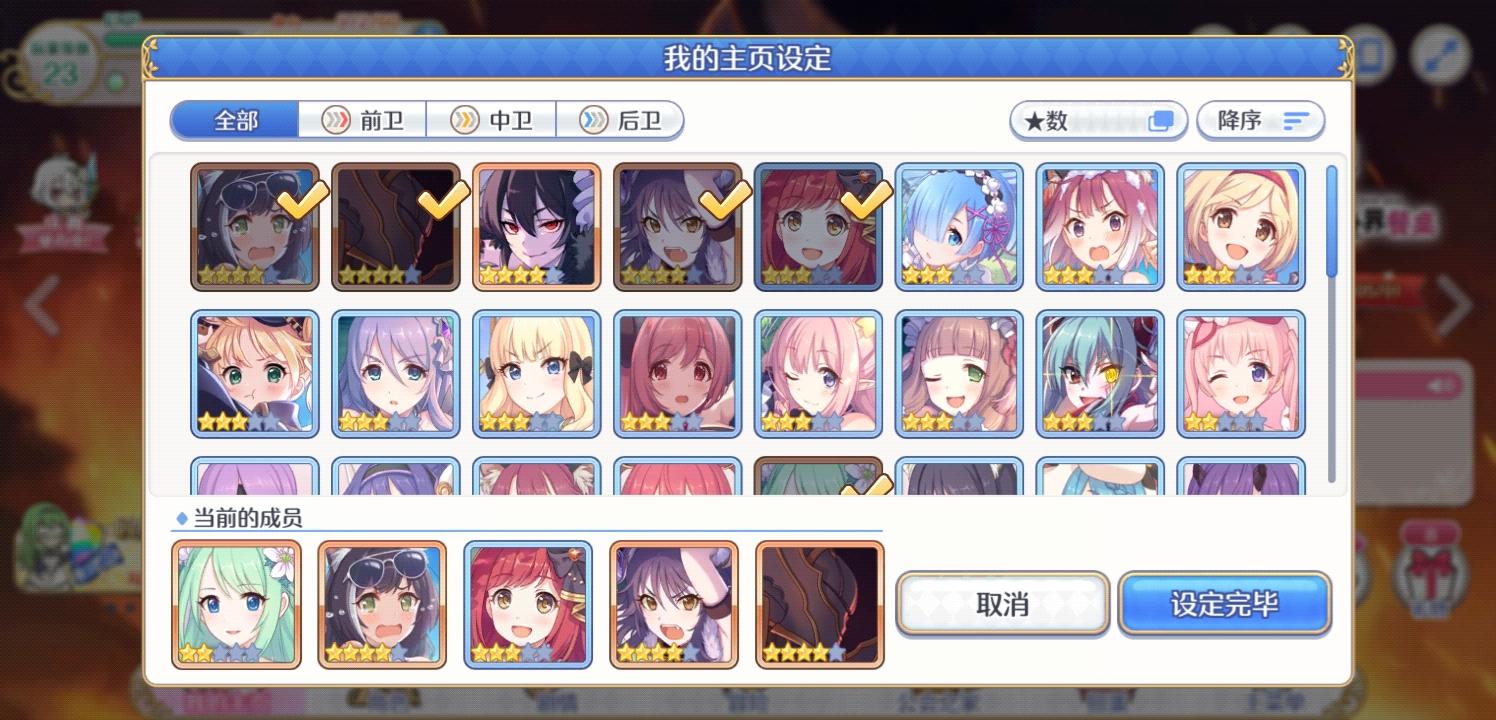Open the ★数 sort criteria selector
Image resolution: width=1496 pixels, height=720 pixels.
pos(1097,120)
